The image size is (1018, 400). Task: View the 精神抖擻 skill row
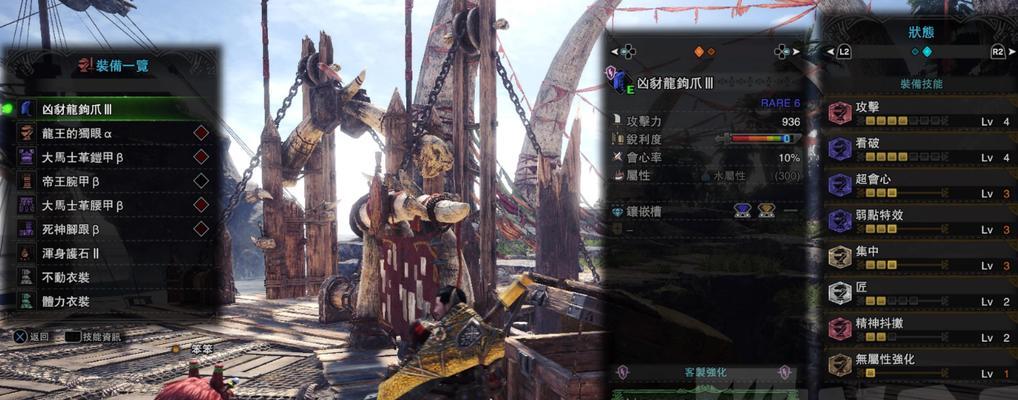coord(920,329)
